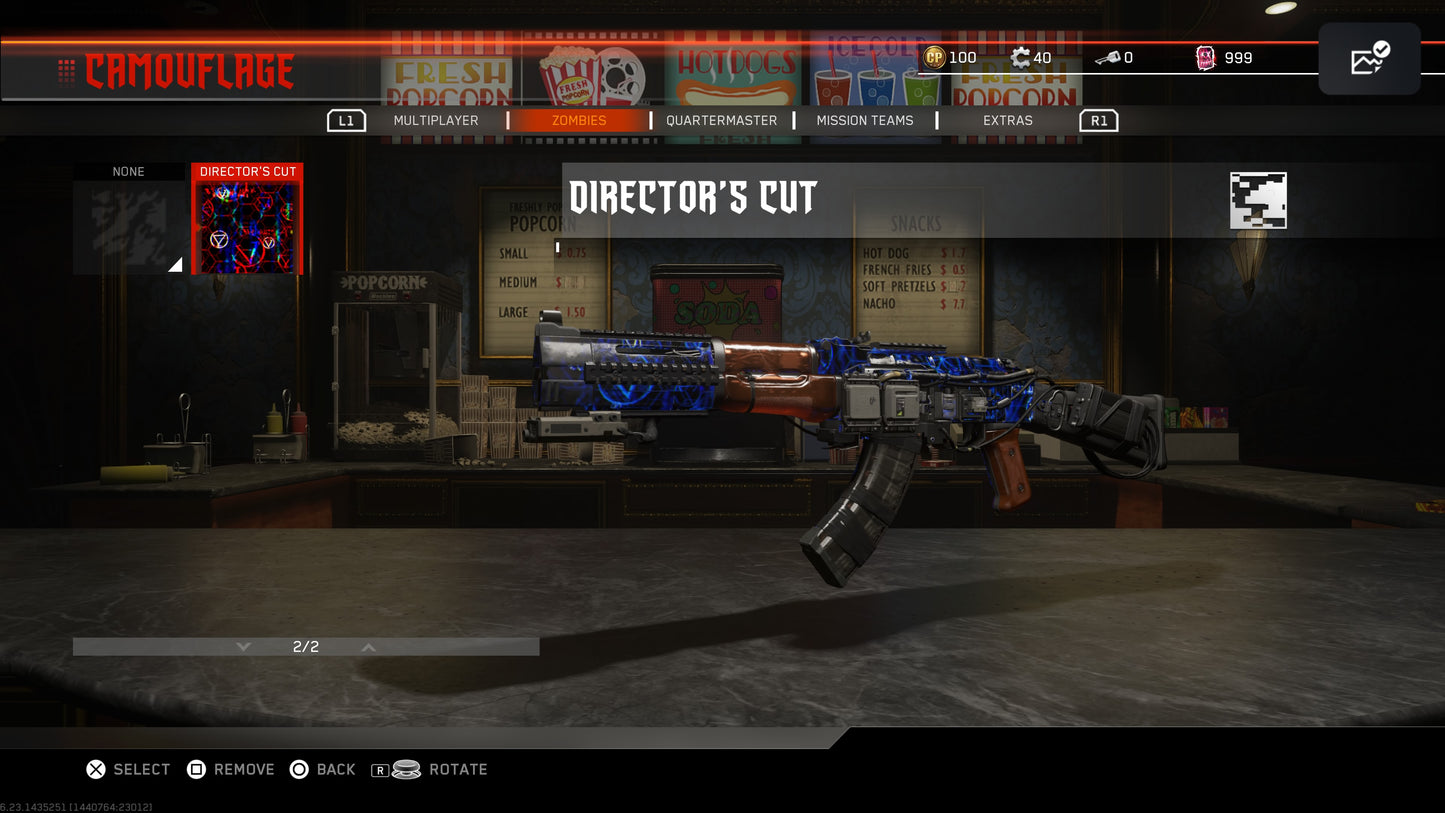
Task: Click the red grid icon next to Camouflage header
Action: (66, 70)
